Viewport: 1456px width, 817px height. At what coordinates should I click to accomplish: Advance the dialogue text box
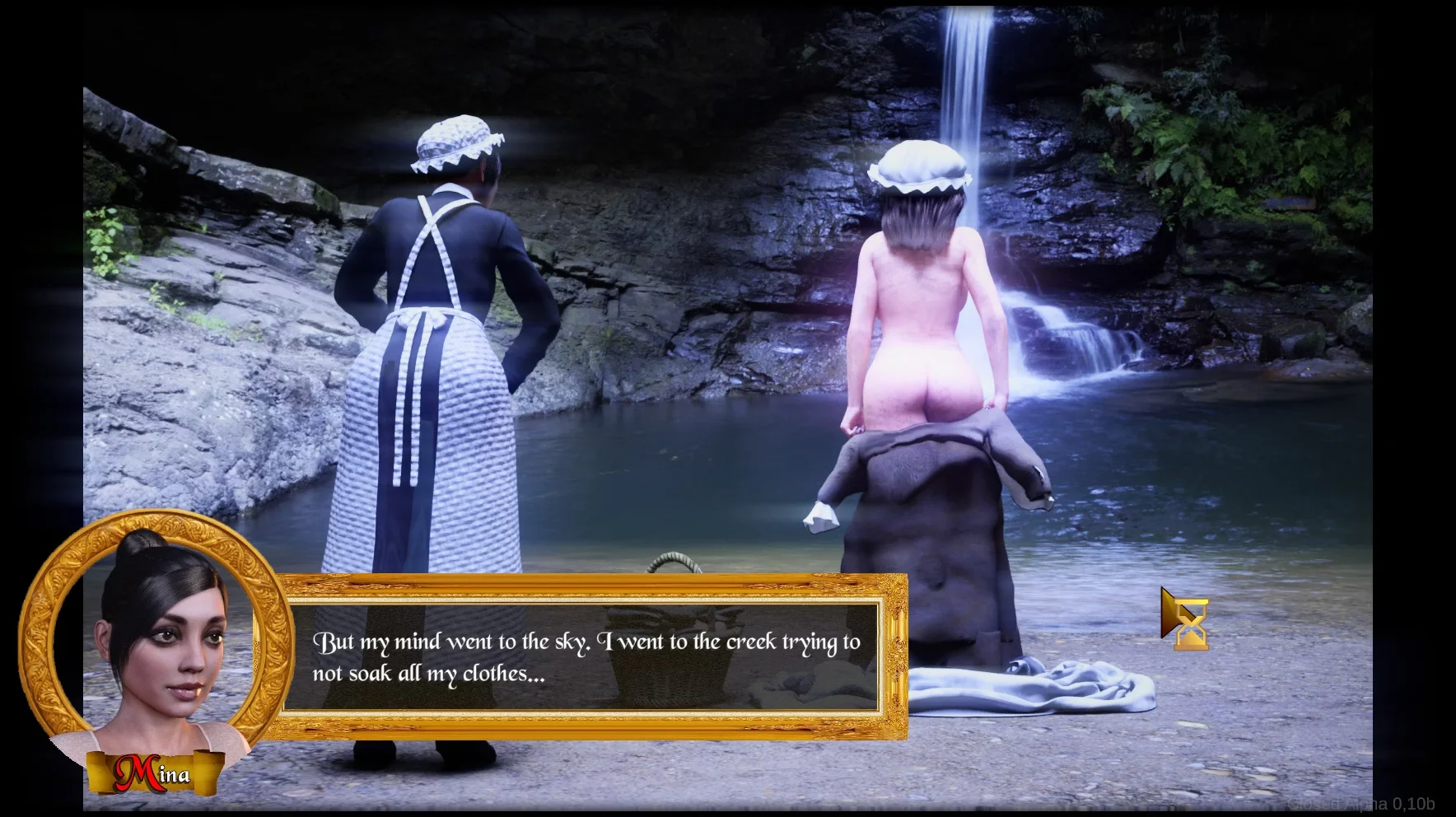585,656
